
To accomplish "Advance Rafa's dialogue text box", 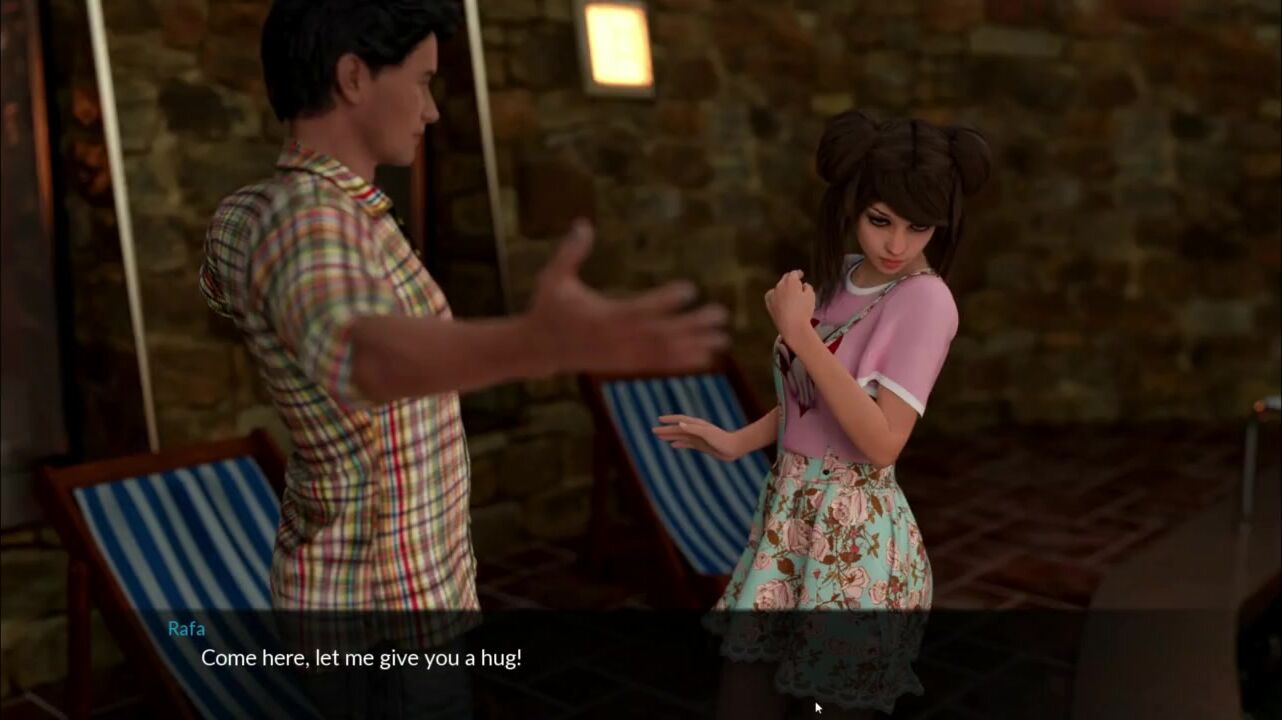I will [x=640, y=660].
